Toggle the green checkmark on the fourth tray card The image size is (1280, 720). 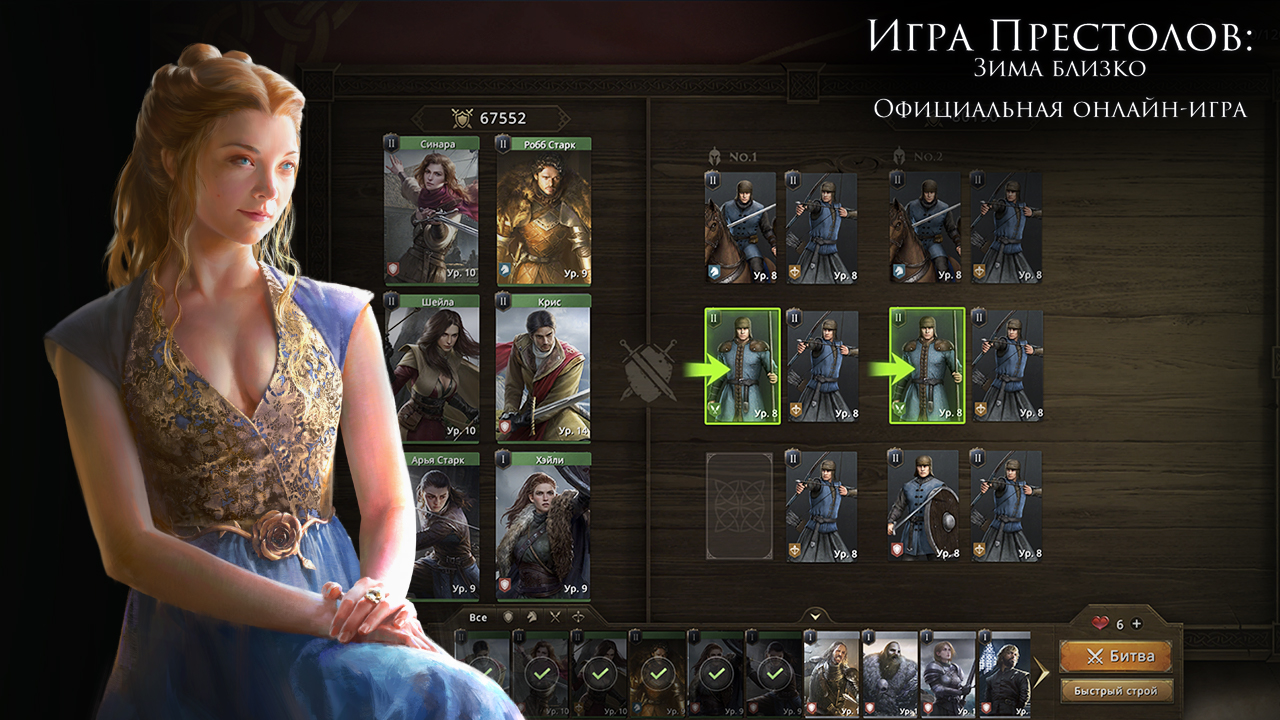pos(657,672)
